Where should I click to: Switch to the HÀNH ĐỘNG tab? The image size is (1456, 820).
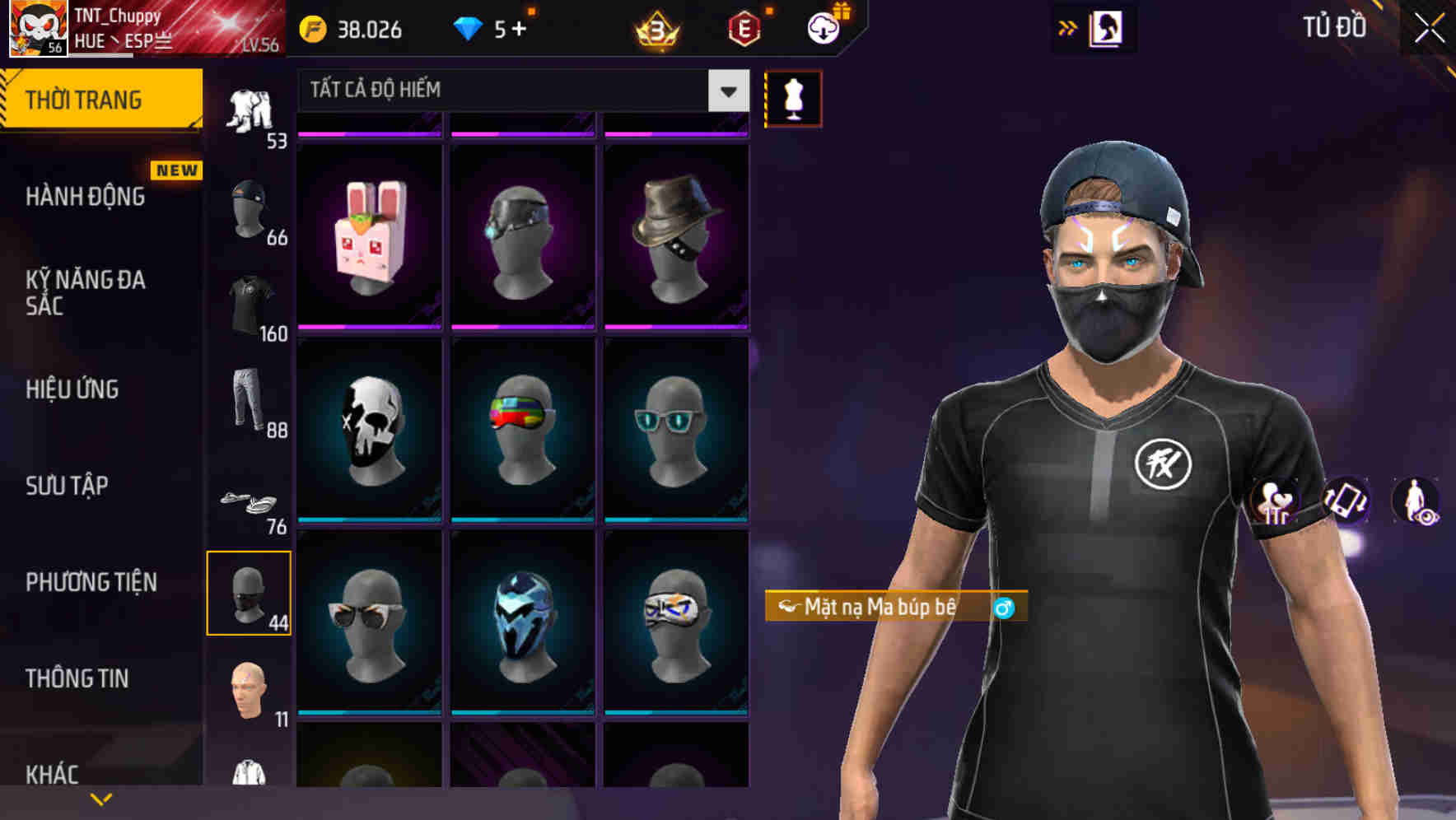pos(86,197)
